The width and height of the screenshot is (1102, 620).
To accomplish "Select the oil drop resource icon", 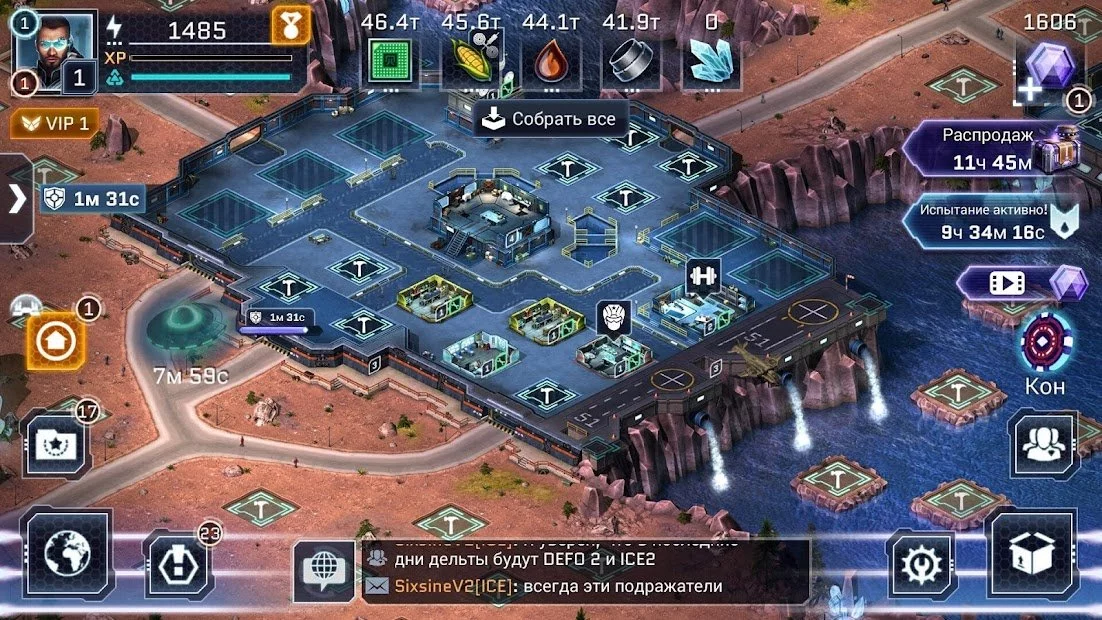I will pyautogui.click(x=551, y=62).
